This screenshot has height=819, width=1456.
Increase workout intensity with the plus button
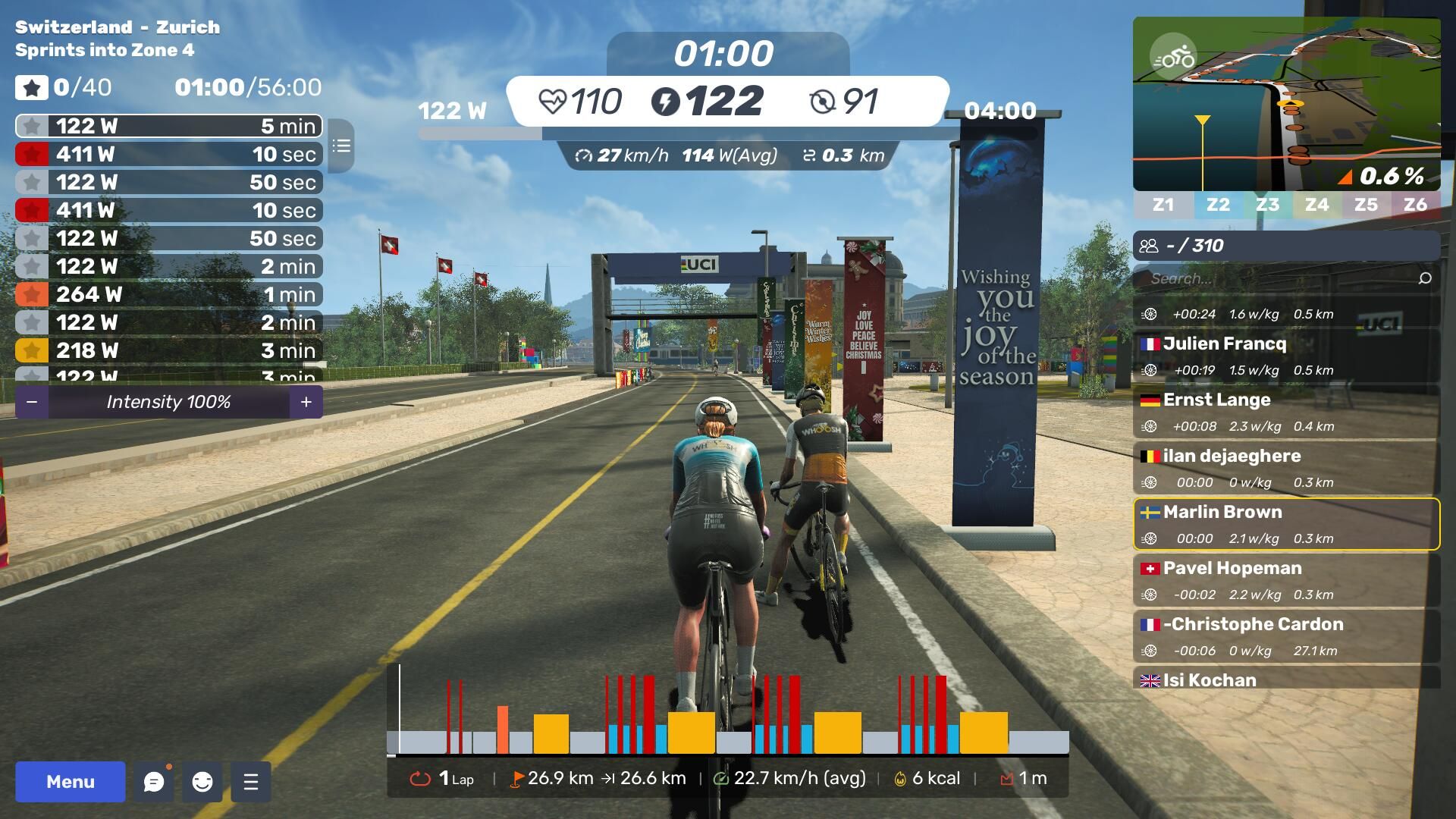coord(306,402)
